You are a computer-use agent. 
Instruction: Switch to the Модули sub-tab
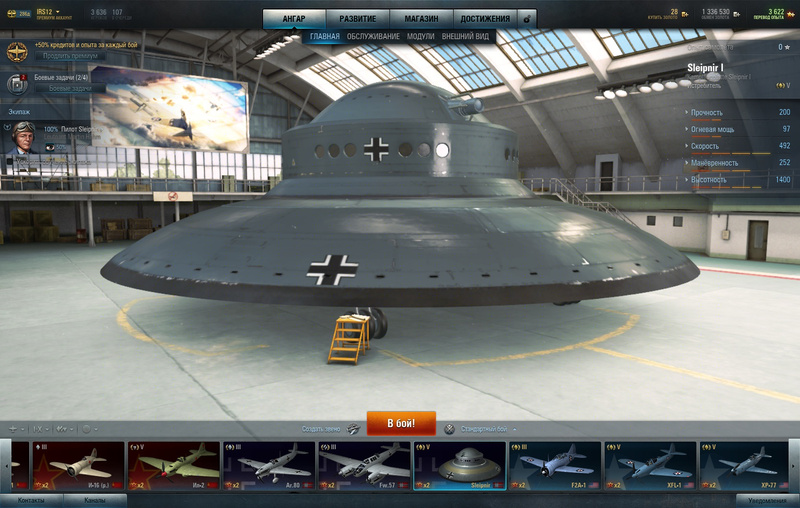(420, 37)
